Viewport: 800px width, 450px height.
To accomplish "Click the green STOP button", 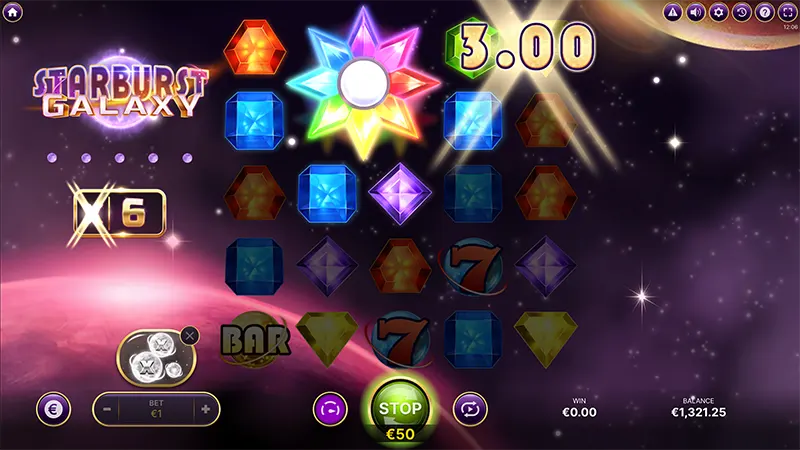I will pos(400,408).
